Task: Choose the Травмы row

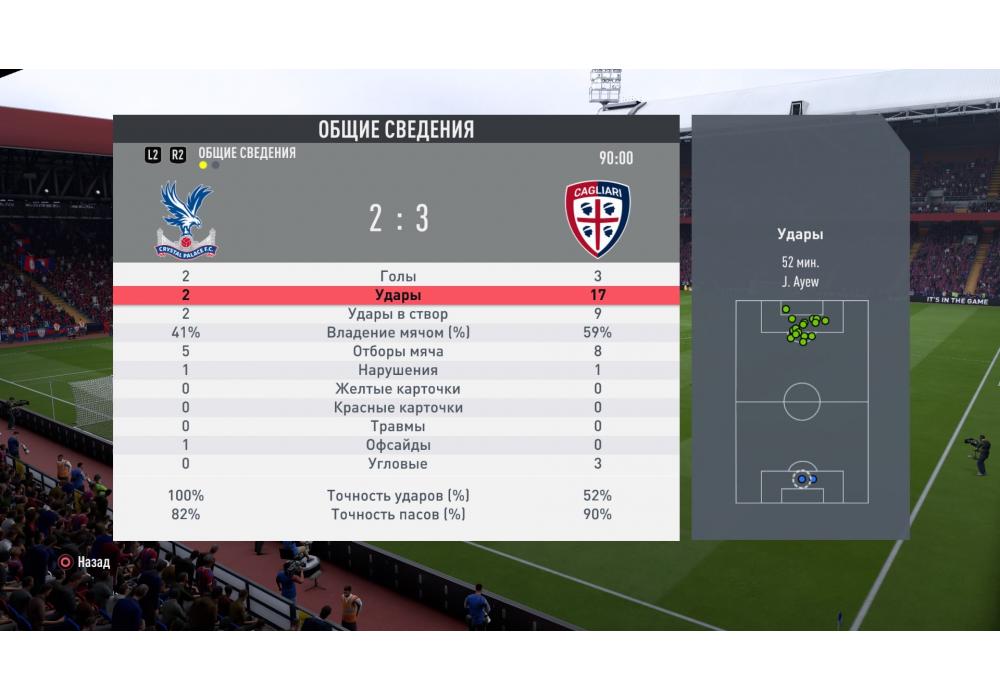Action: coord(398,427)
